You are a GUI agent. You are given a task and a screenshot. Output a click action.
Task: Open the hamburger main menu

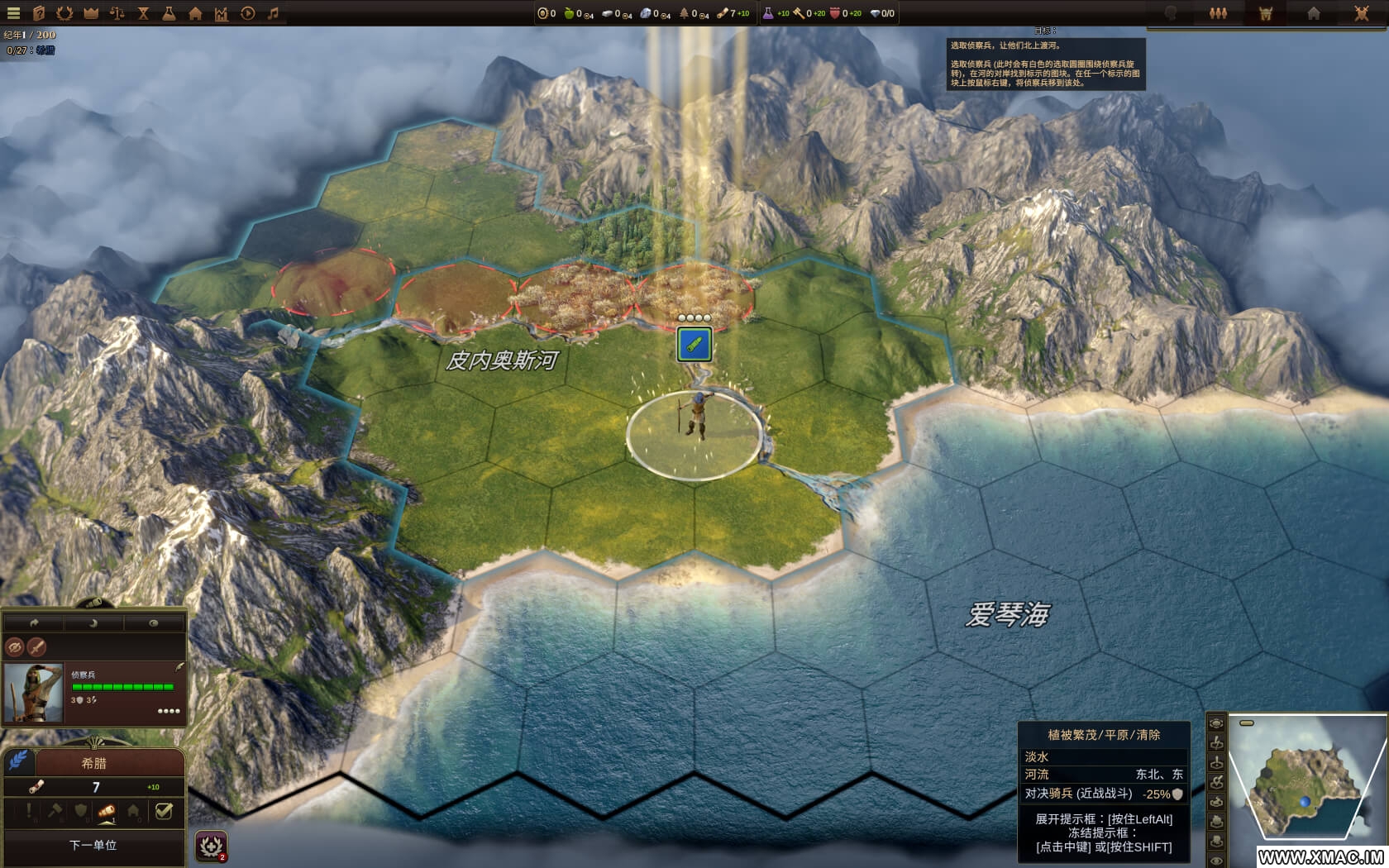tap(13, 13)
